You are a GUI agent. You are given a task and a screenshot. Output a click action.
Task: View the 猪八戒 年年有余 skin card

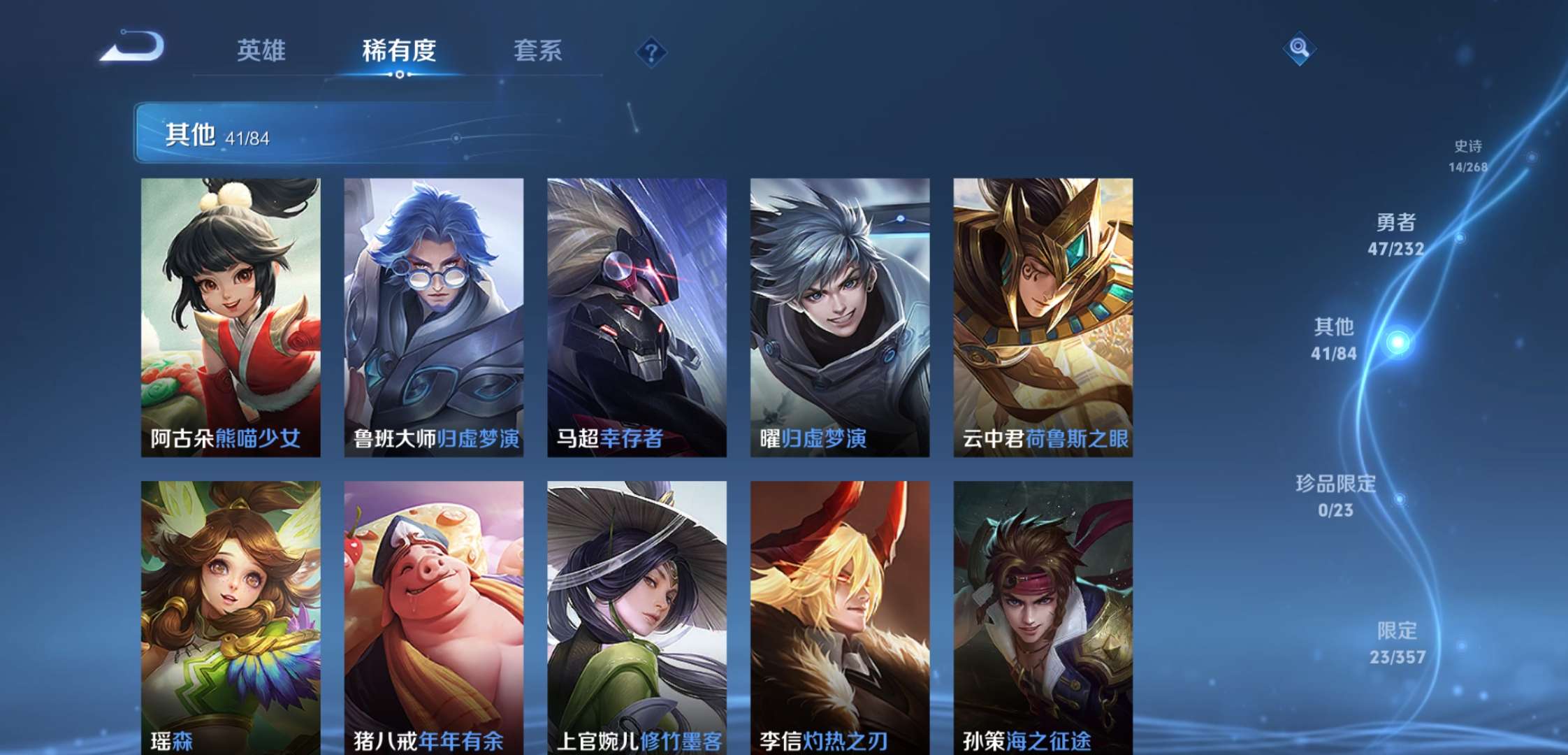(432, 615)
